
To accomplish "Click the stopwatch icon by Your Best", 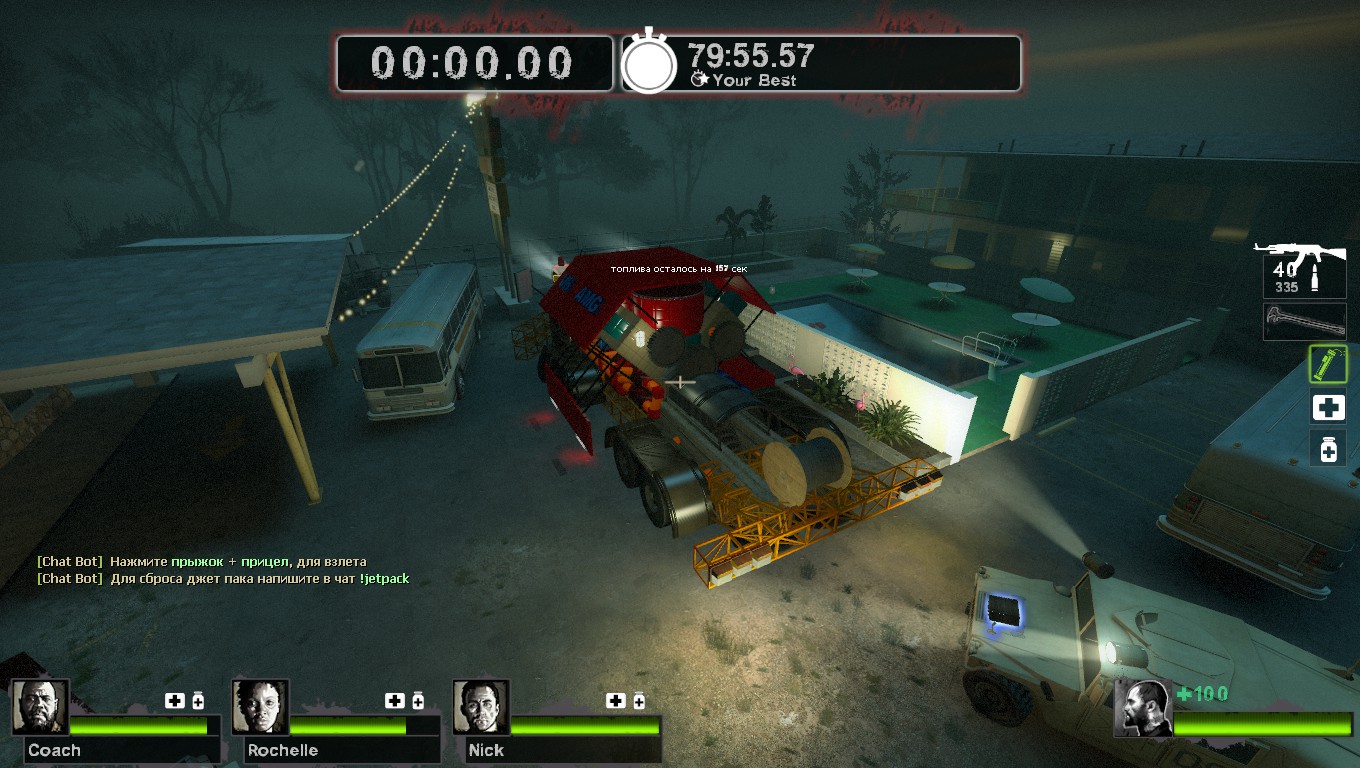I will [650, 64].
